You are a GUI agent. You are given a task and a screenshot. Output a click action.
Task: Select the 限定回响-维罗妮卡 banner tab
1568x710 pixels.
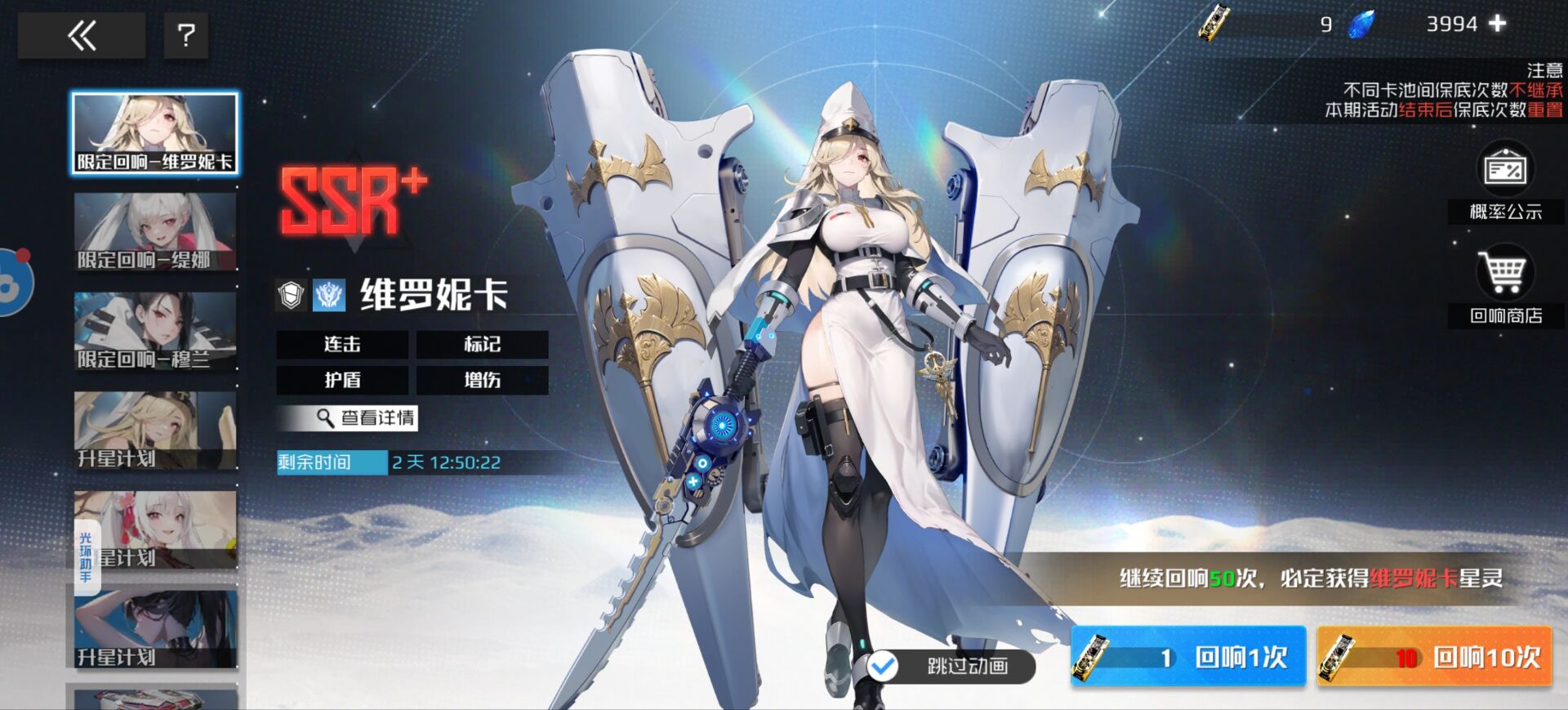[155, 132]
